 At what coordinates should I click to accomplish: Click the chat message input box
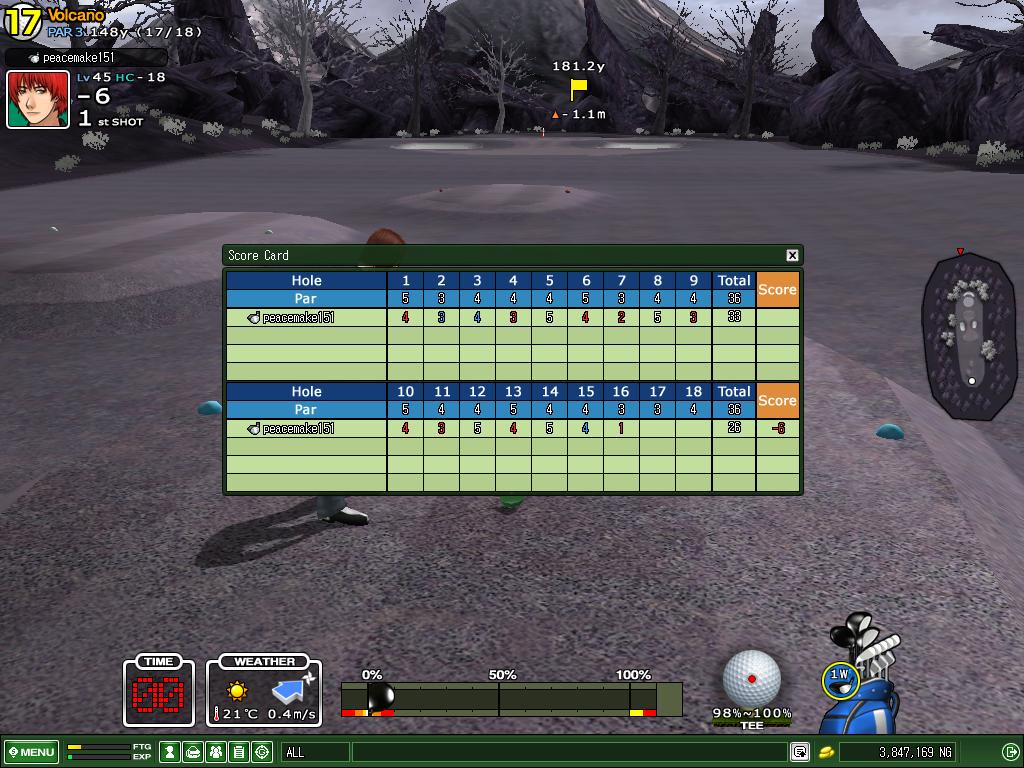coord(568,752)
